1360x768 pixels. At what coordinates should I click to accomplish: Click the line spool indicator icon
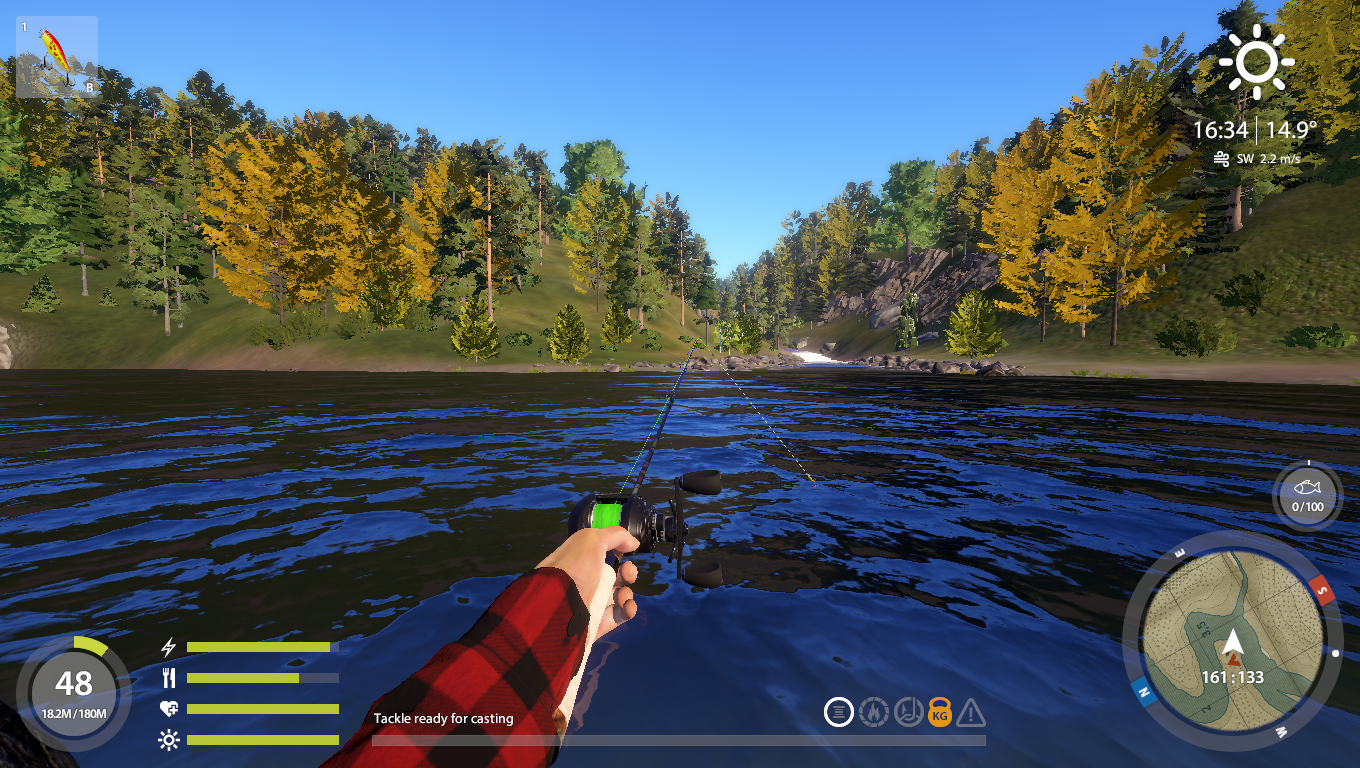tap(839, 712)
